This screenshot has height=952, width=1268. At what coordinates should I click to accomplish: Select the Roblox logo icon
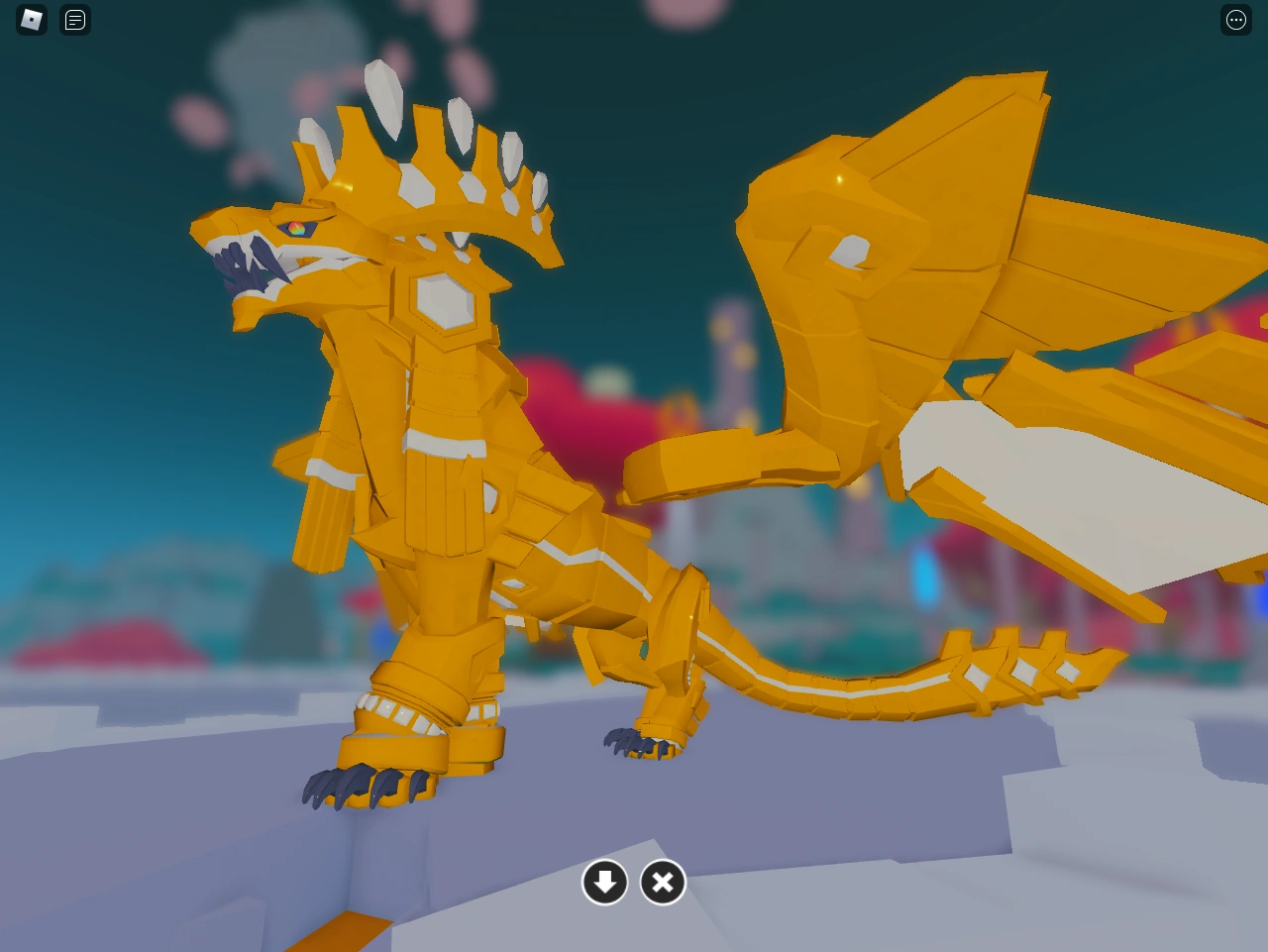coord(31,19)
